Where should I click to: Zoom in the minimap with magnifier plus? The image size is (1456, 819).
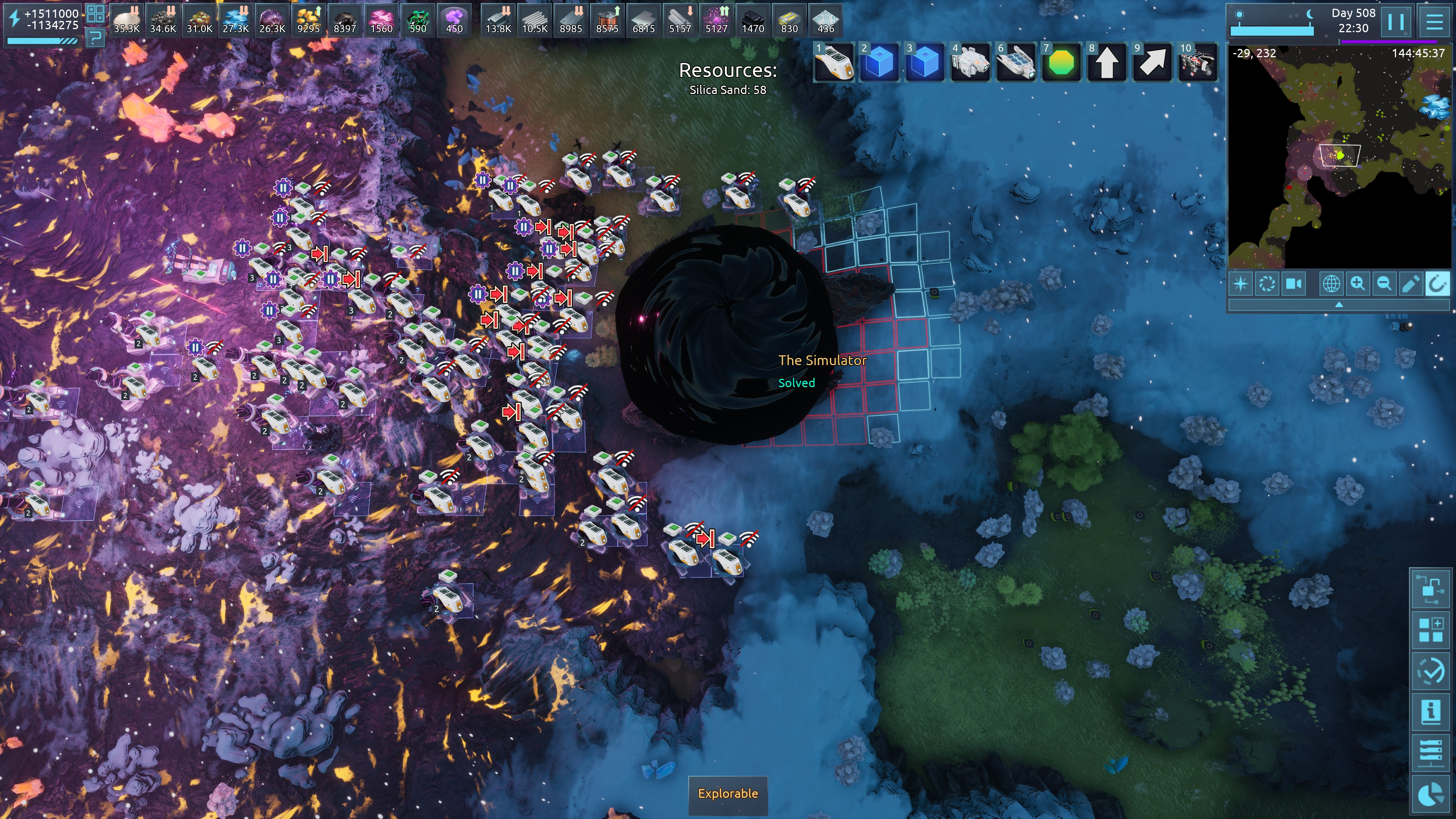(1358, 283)
